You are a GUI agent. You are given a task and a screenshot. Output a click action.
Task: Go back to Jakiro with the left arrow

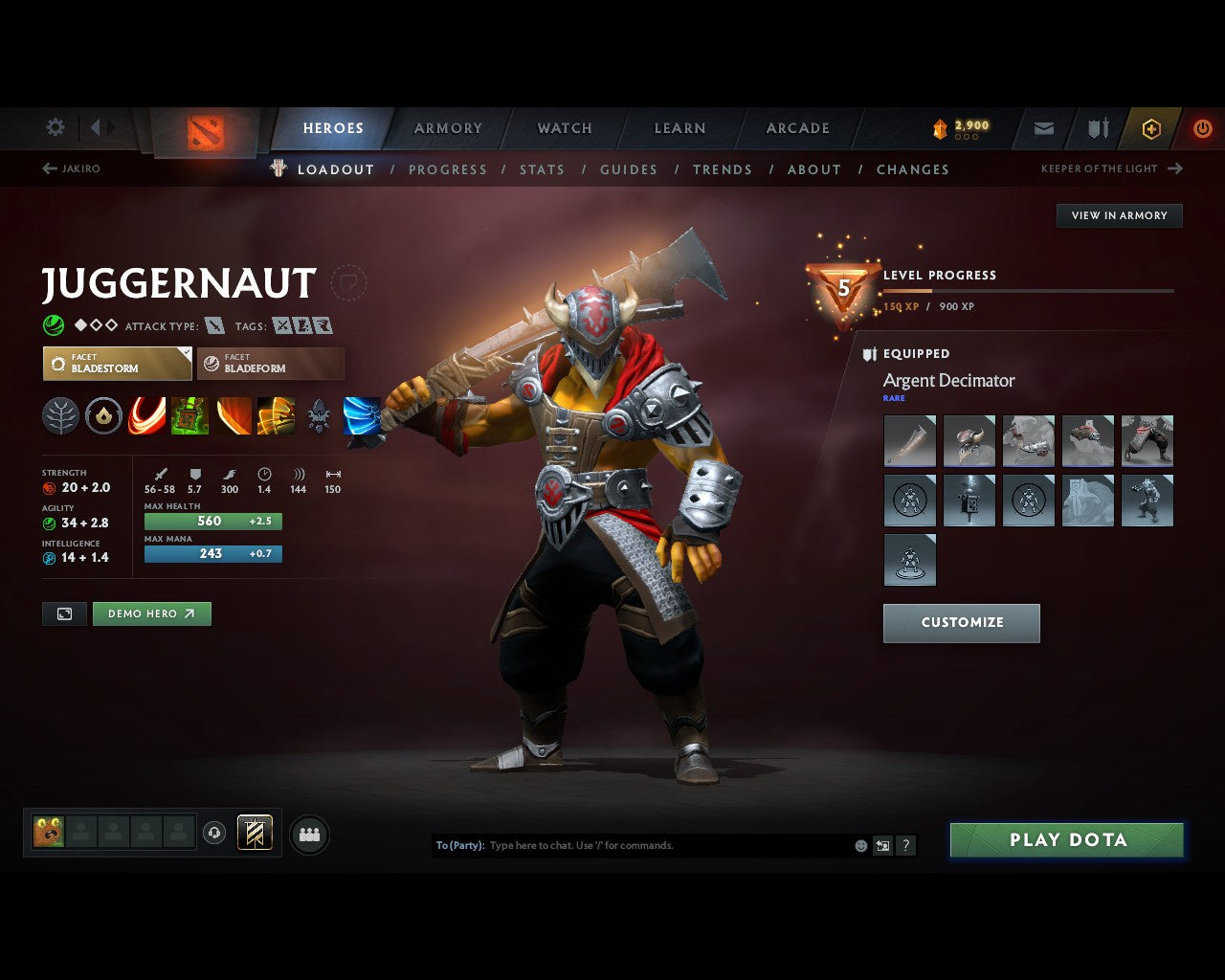(48, 168)
